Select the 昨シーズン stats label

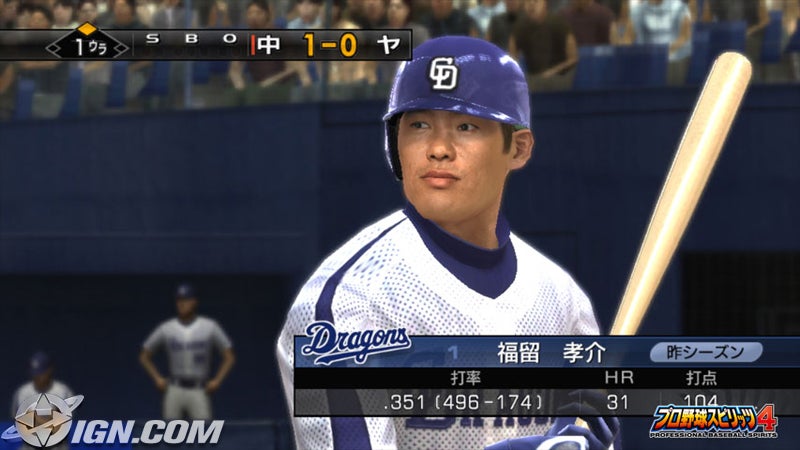tap(706, 352)
